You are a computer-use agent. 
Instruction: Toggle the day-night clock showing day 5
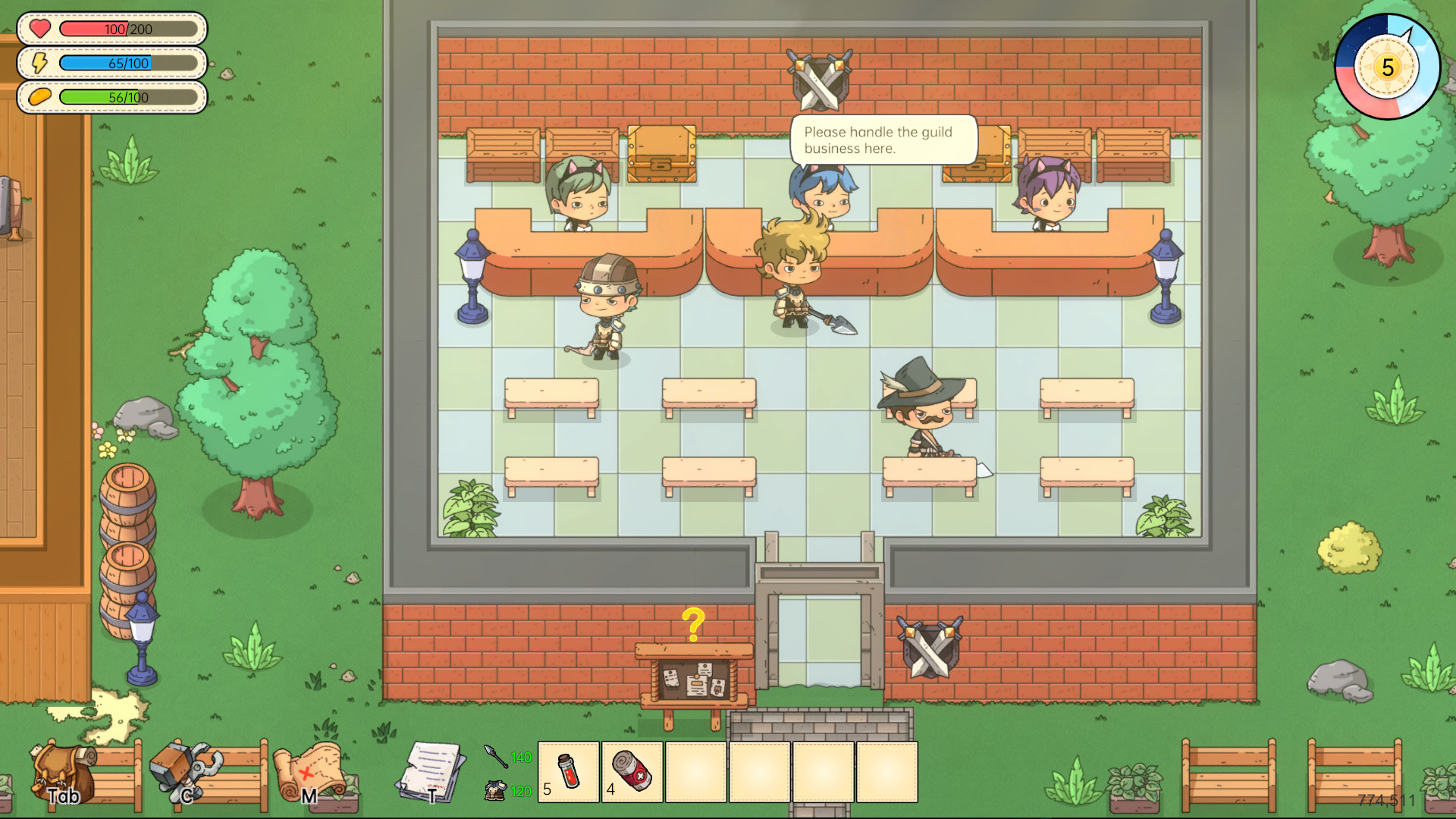pos(1386,67)
